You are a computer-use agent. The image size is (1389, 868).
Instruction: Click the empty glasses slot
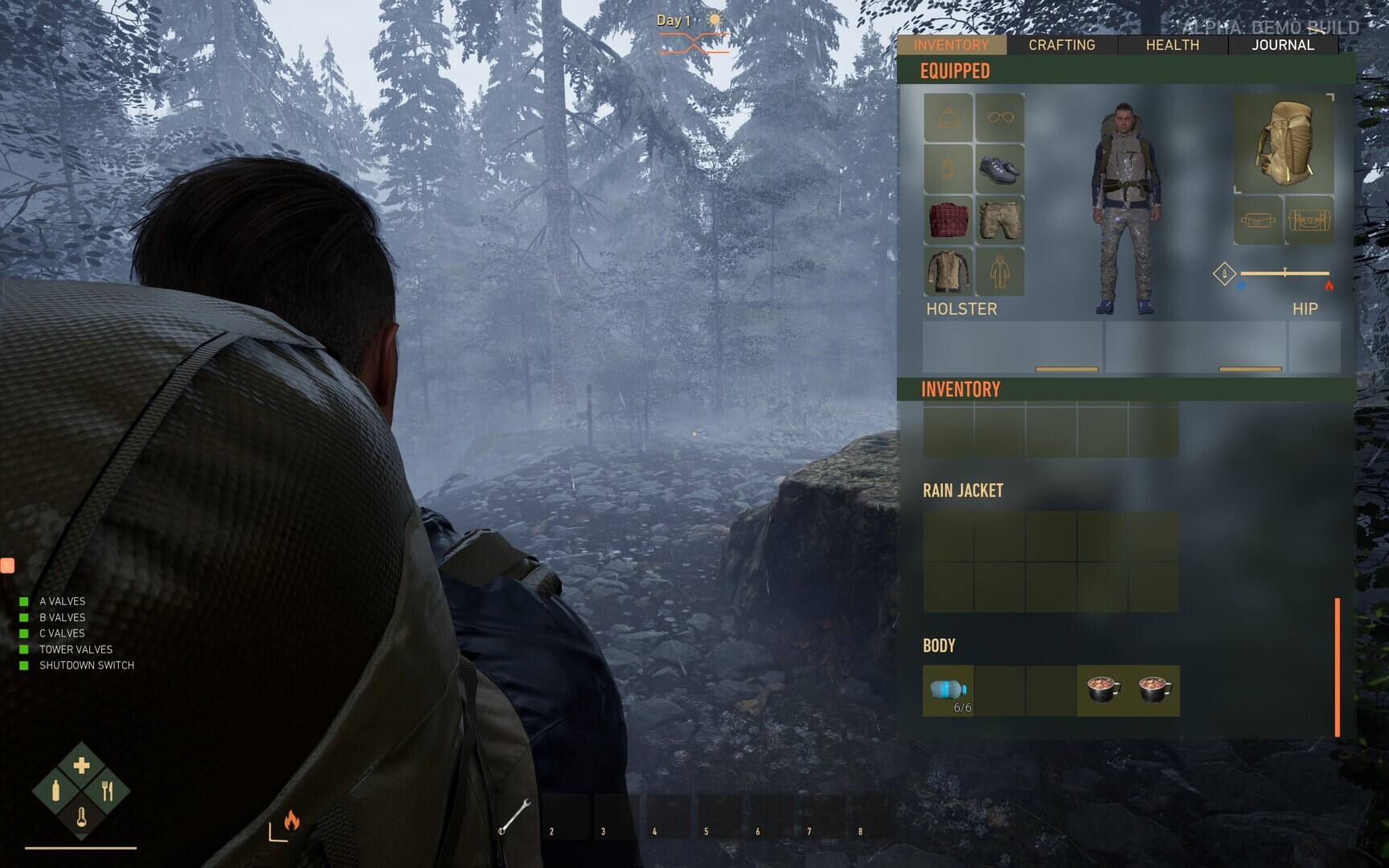click(1000, 118)
